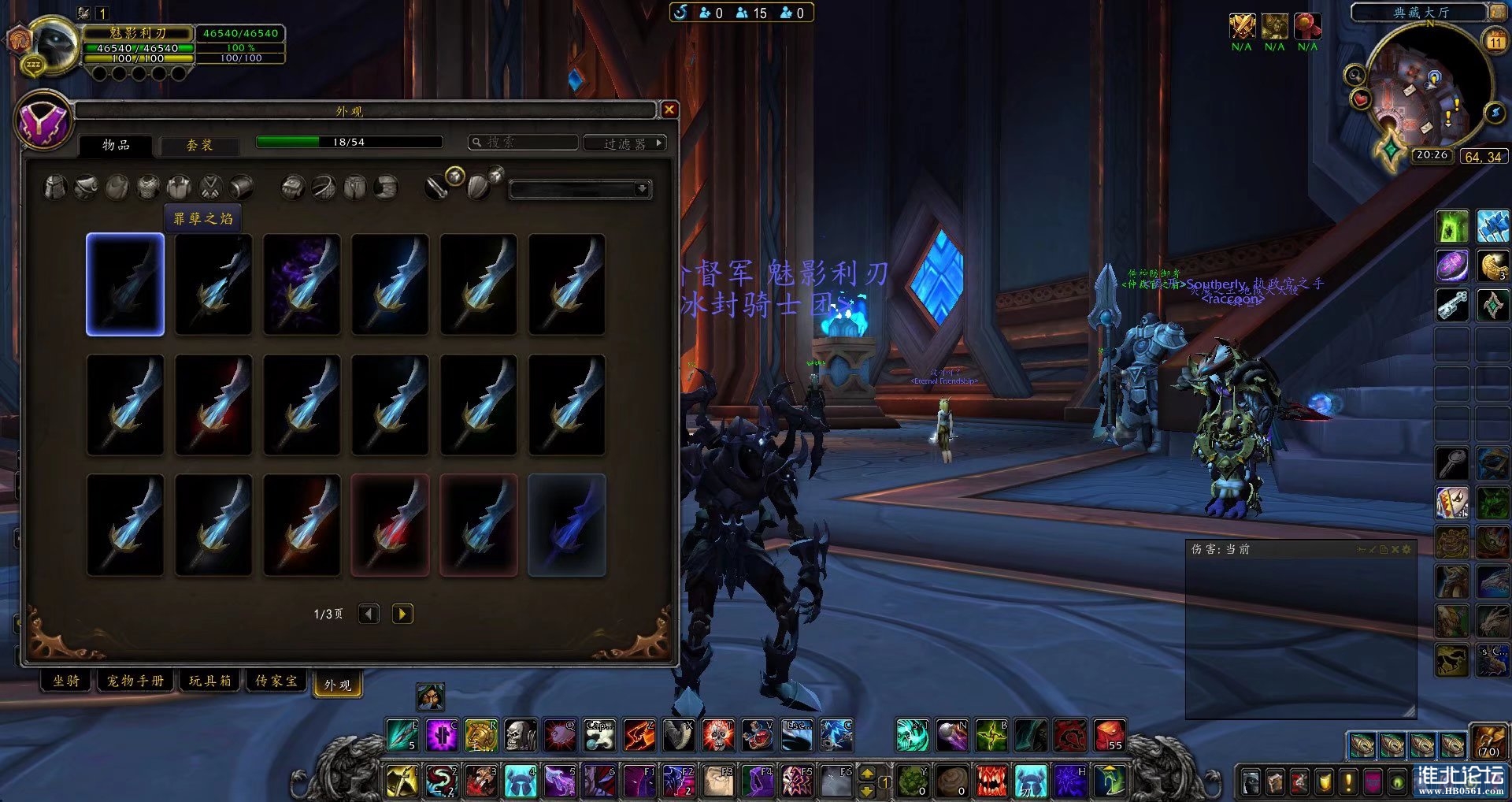Show the 传家宝 heirlooms tab
Screen dimensions: 1512x802
(x=276, y=681)
